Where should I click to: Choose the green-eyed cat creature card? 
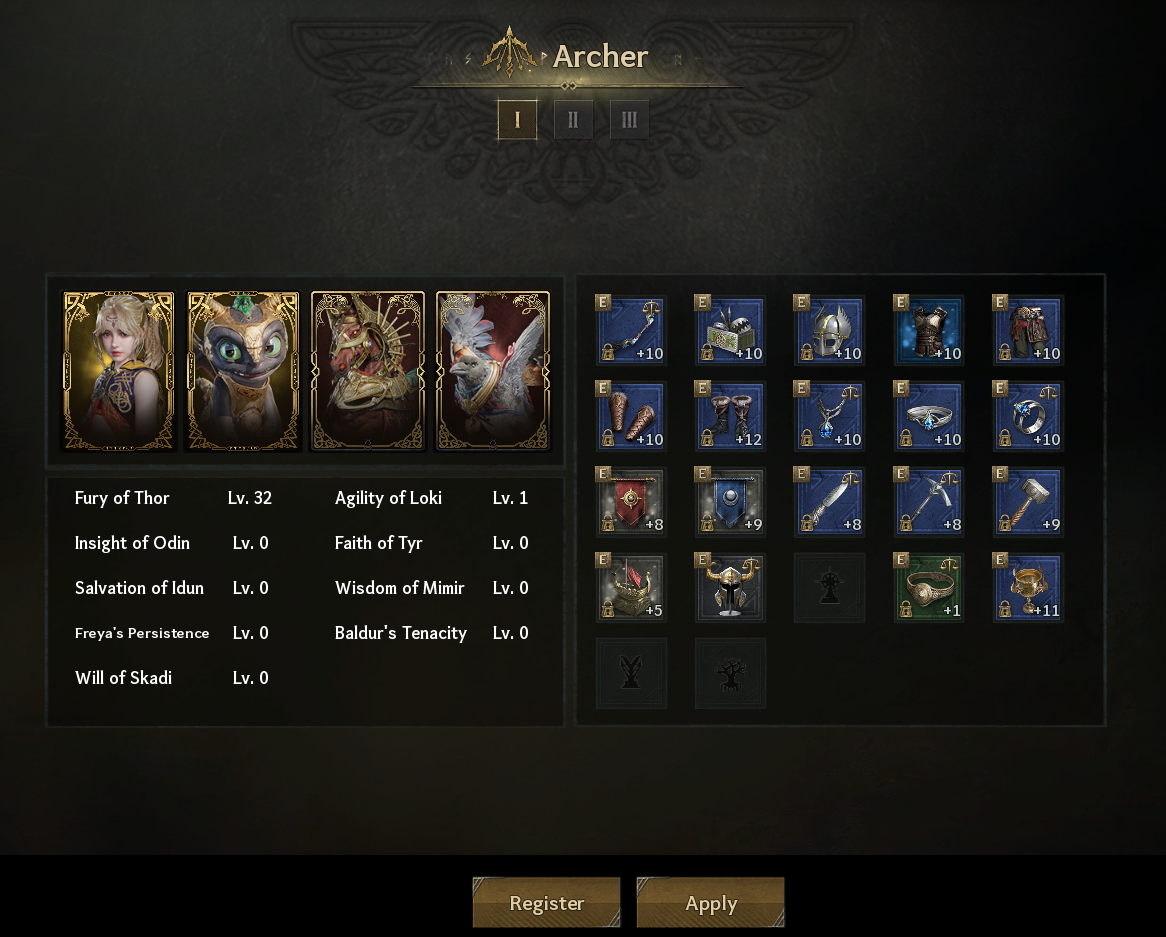(243, 371)
